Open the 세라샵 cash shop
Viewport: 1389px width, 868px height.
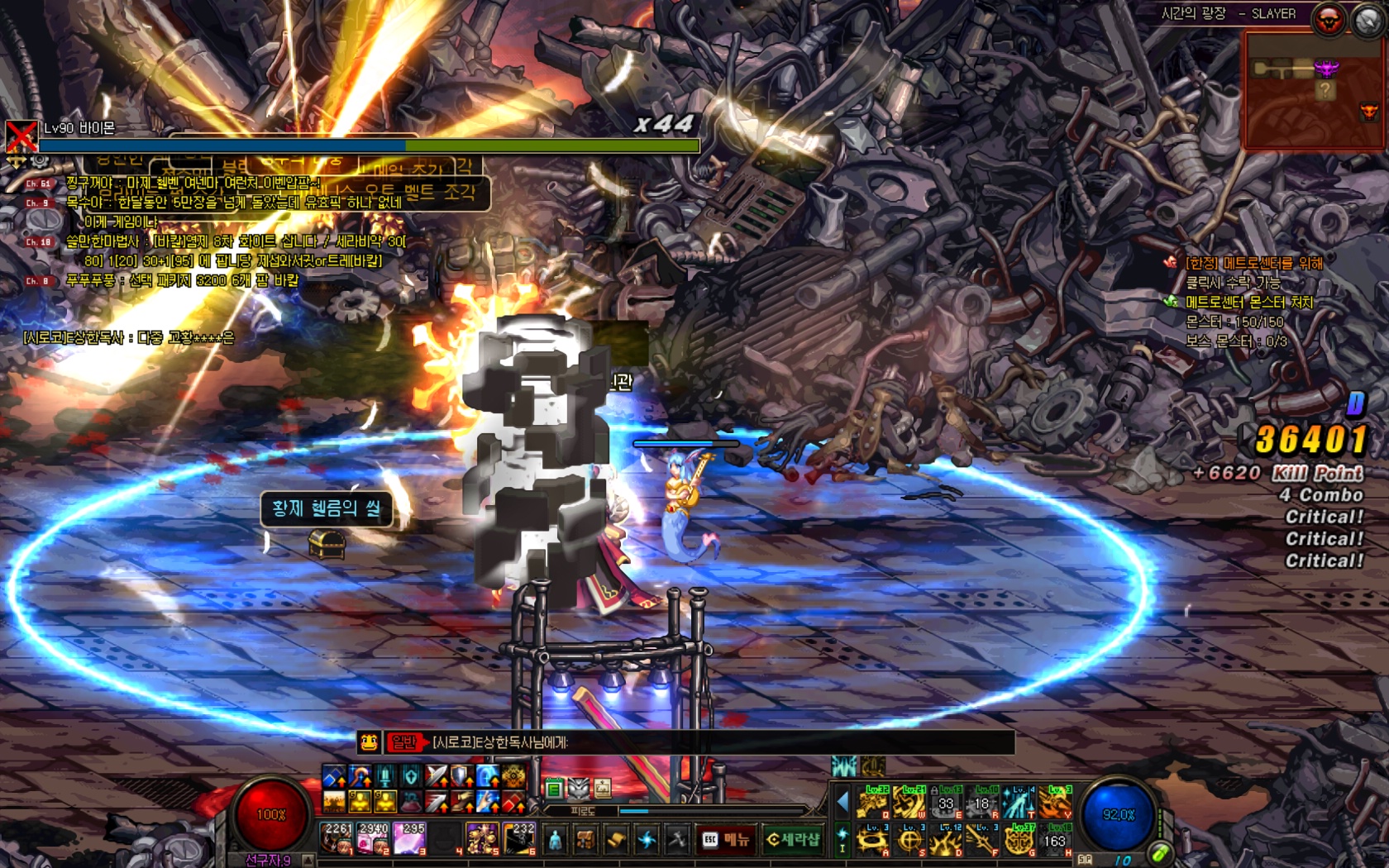pos(792,839)
